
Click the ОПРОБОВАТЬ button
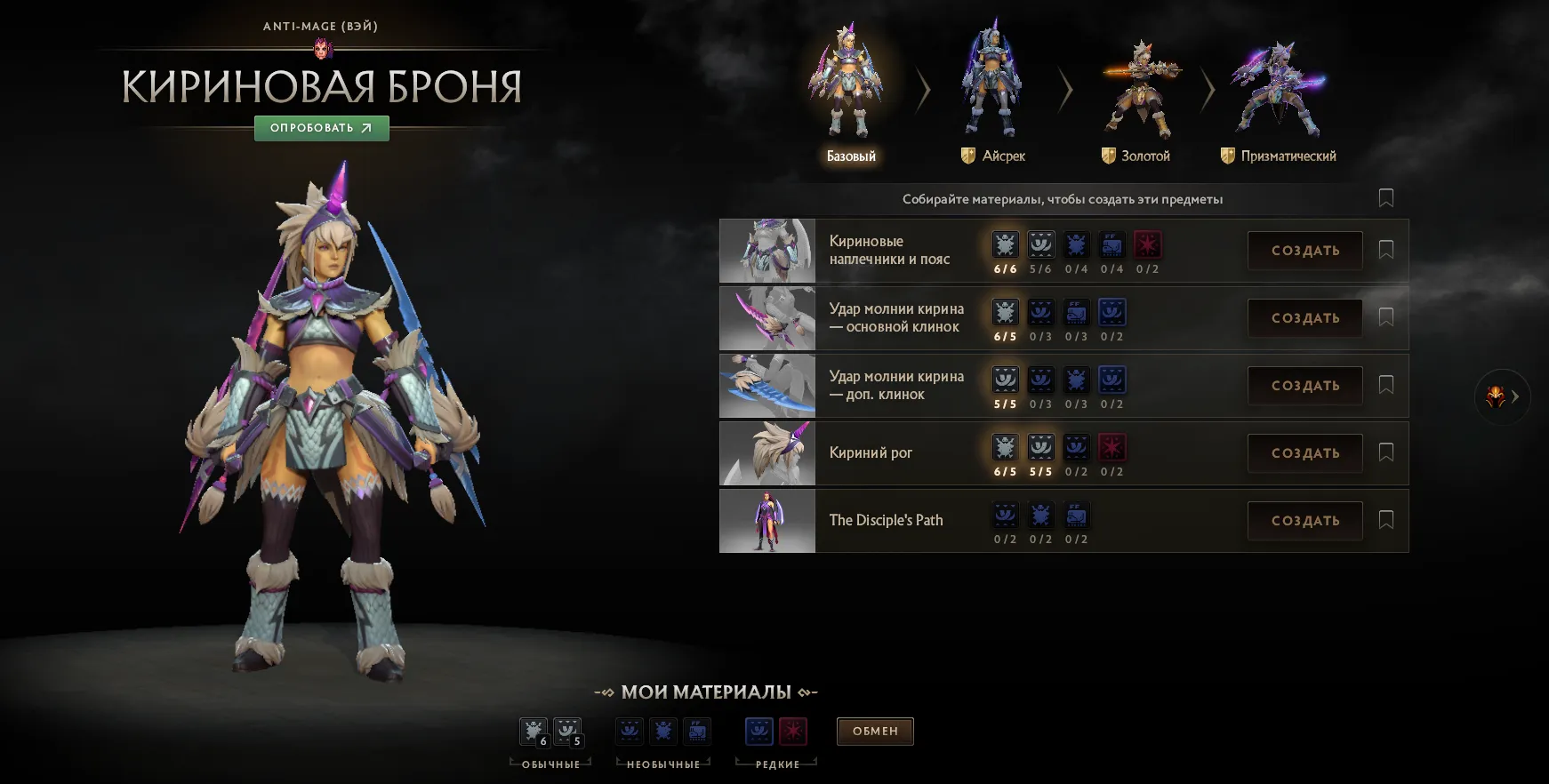point(321,128)
